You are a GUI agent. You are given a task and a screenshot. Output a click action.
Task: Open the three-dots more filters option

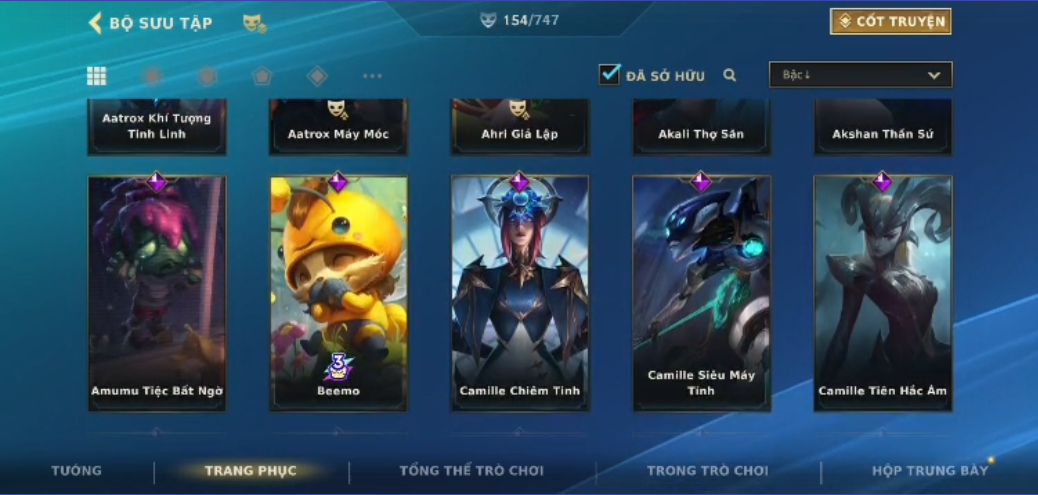coord(372,76)
